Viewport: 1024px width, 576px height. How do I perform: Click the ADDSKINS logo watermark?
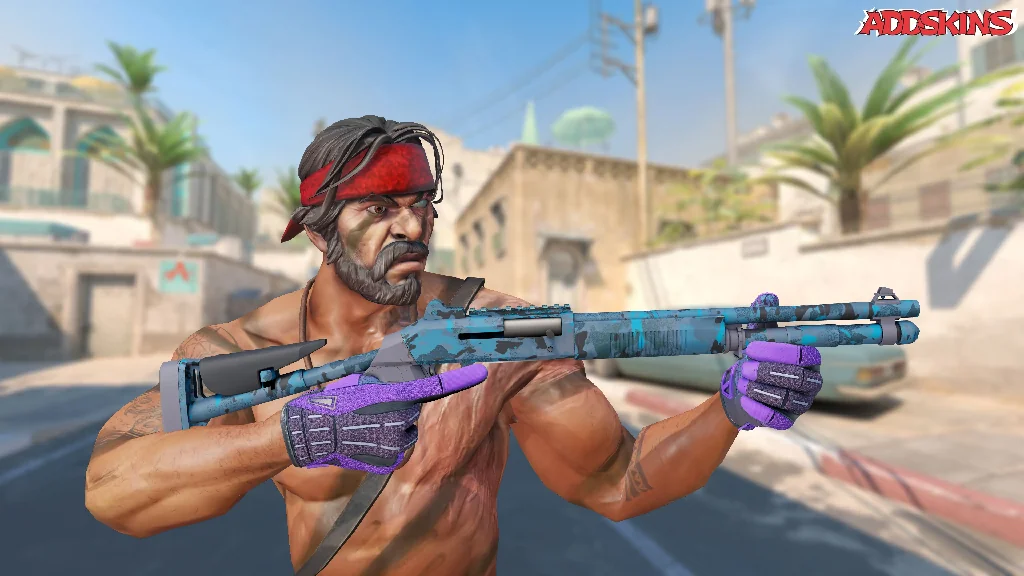pyautogui.click(x=937, y=23)
